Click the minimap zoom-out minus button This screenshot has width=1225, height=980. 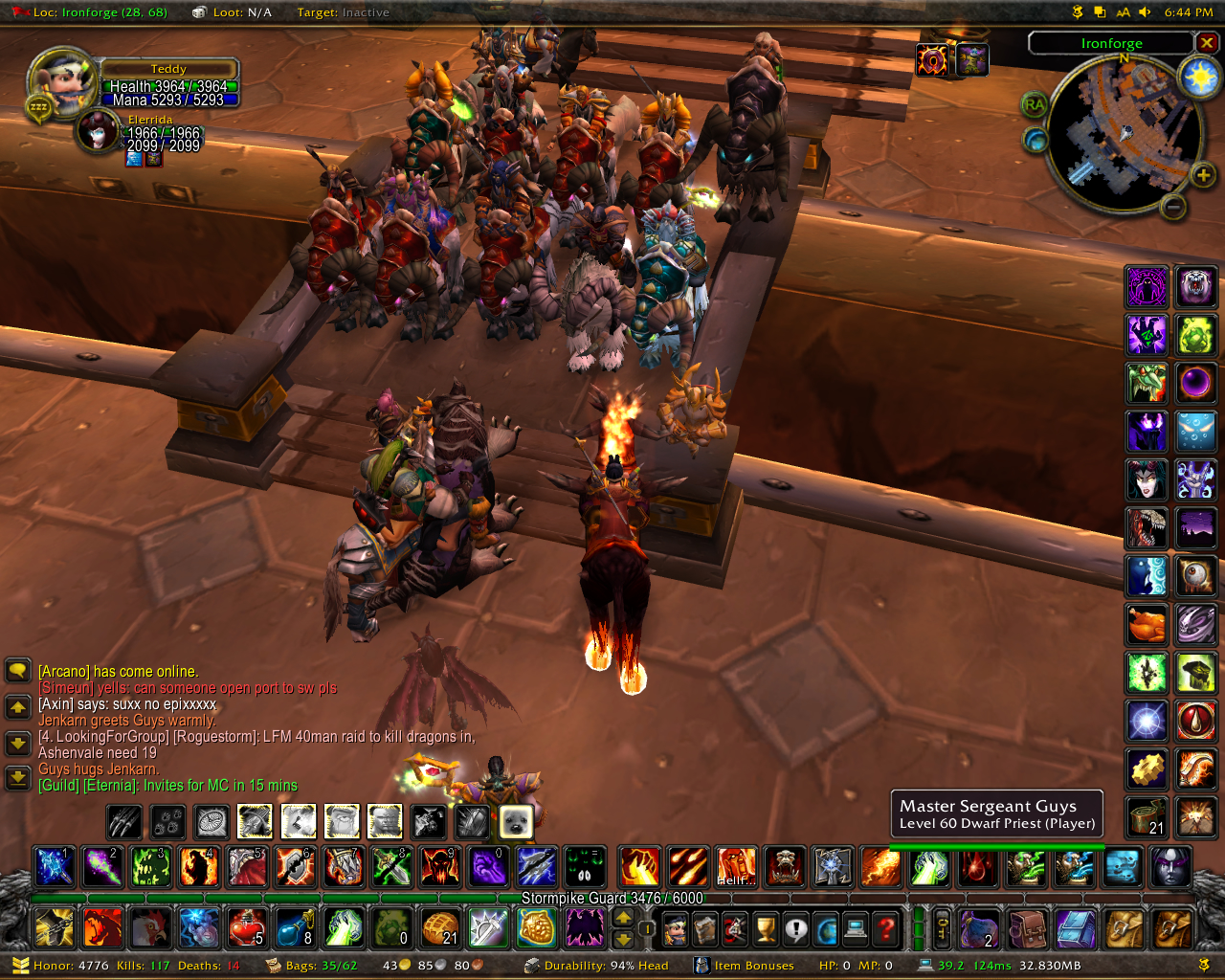coord(1174,206)
